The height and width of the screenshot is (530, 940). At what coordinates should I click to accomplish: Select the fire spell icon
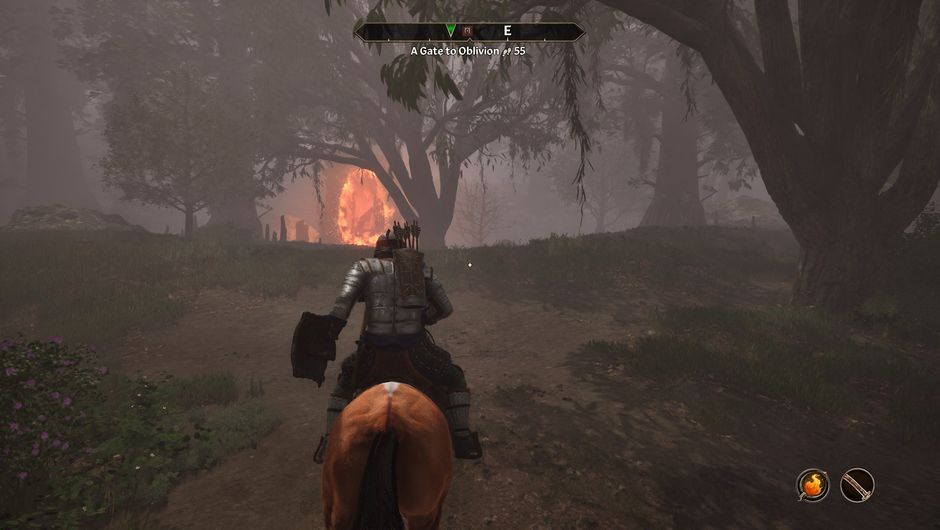813,485
